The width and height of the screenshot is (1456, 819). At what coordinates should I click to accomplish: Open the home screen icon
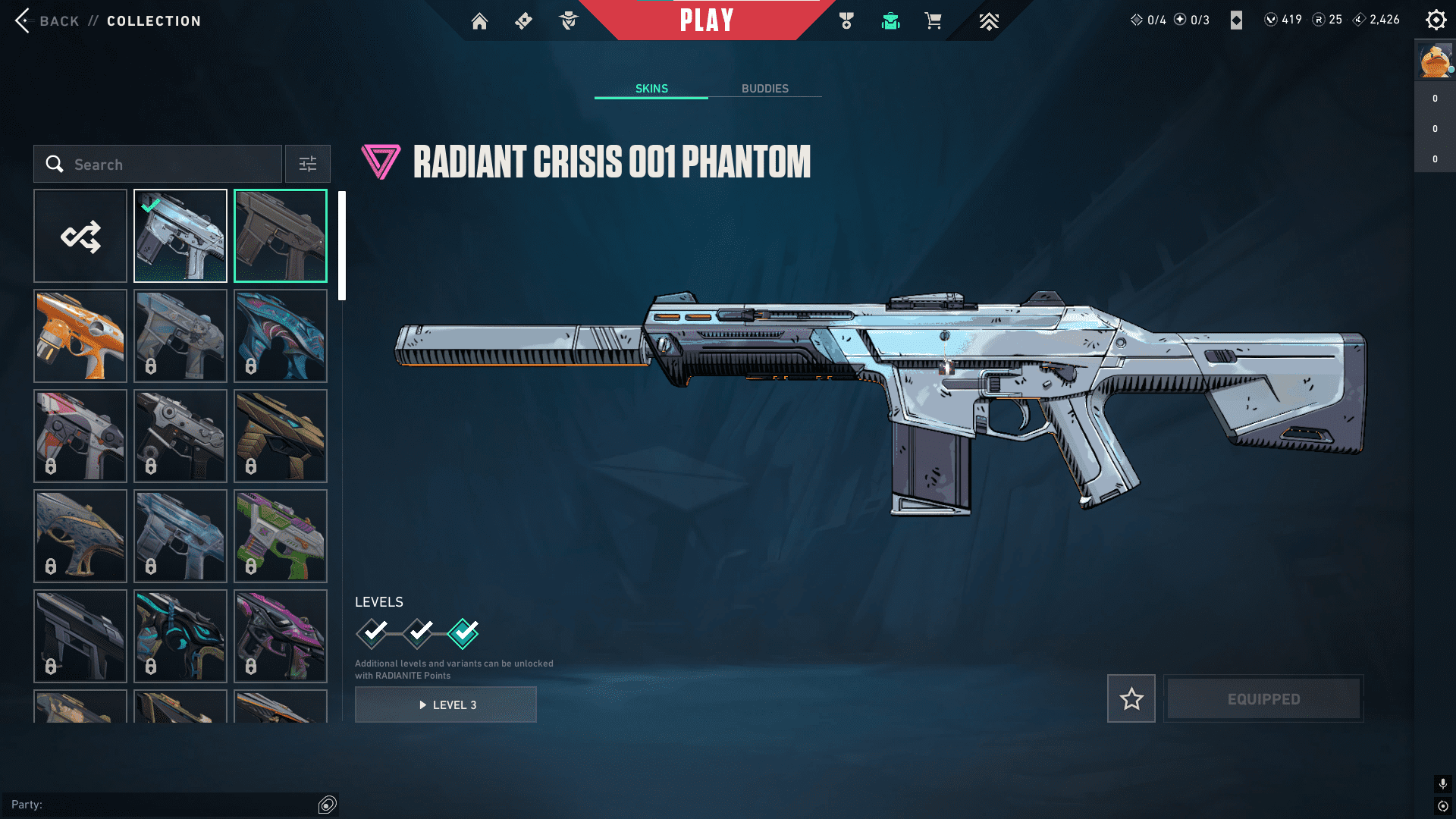479,21
